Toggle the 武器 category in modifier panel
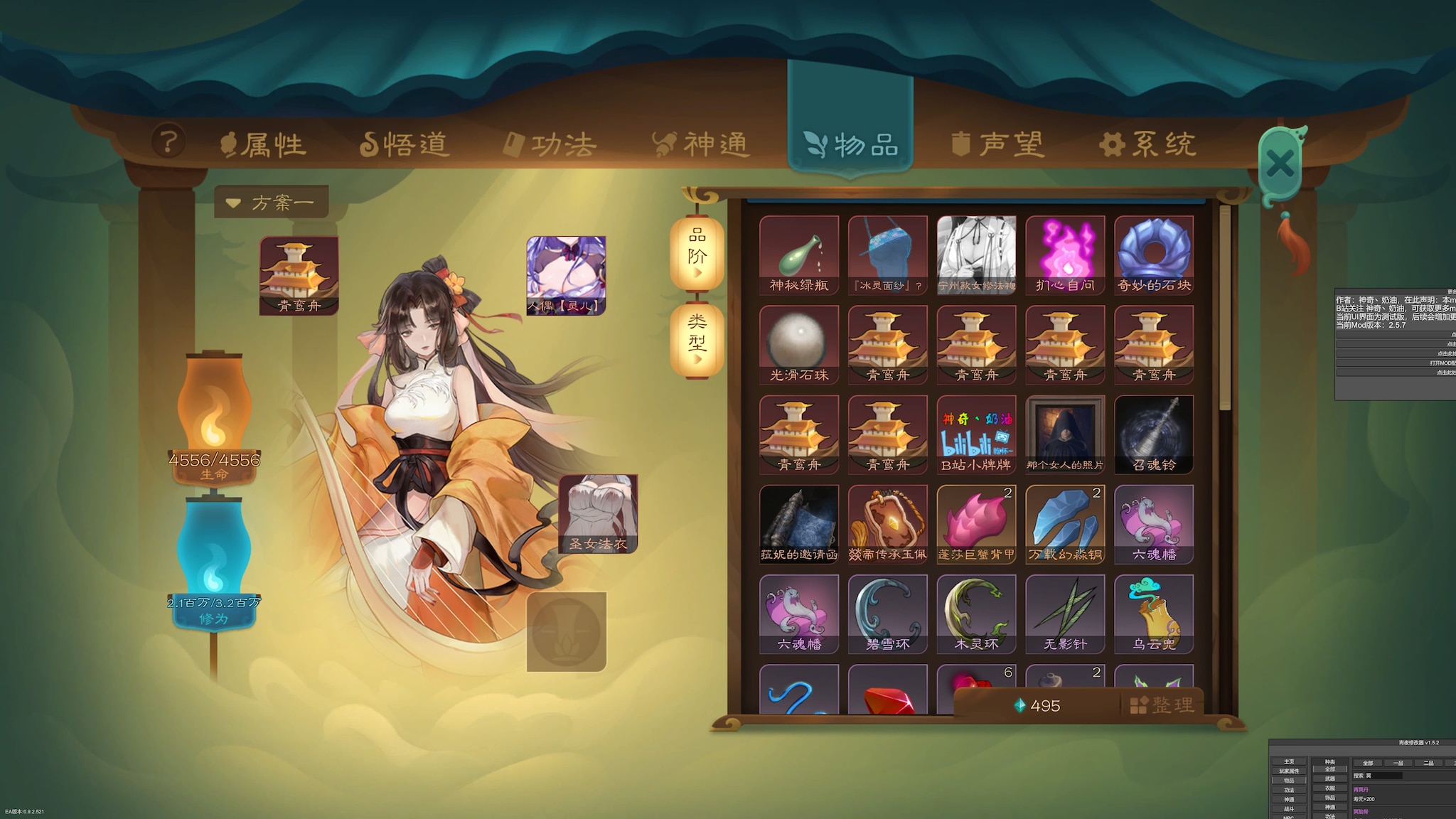Screen dimensions: 1456x819 [x=1330, y=778]
